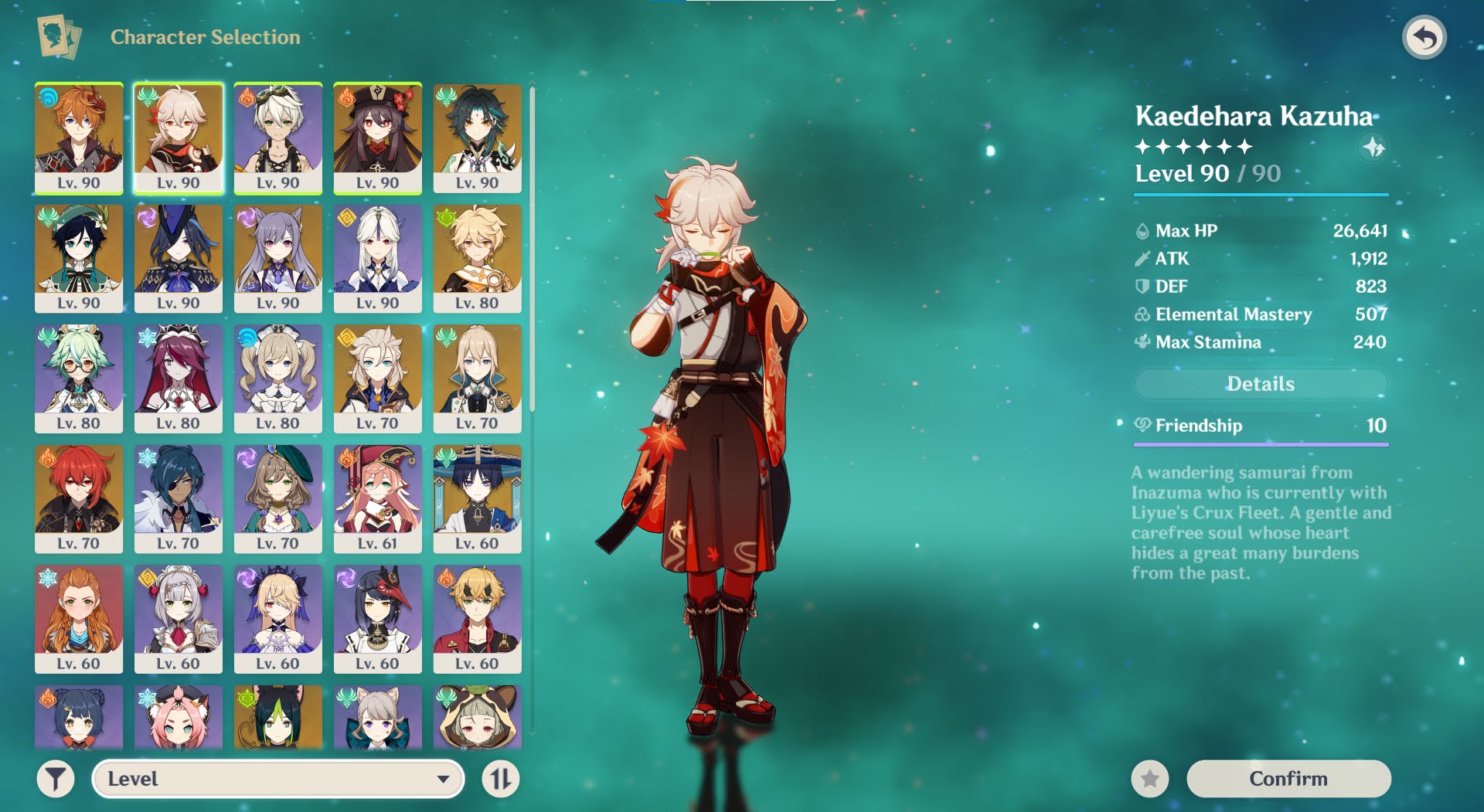Select the Wanderer character tile

(x=478, y=498)
